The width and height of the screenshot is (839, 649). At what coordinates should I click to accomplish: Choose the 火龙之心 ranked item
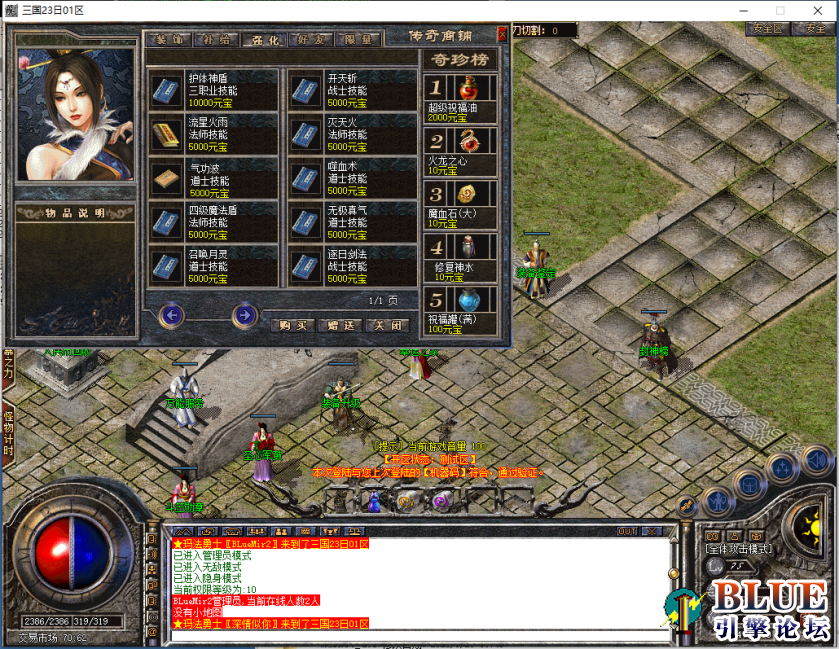coord(463,149)
